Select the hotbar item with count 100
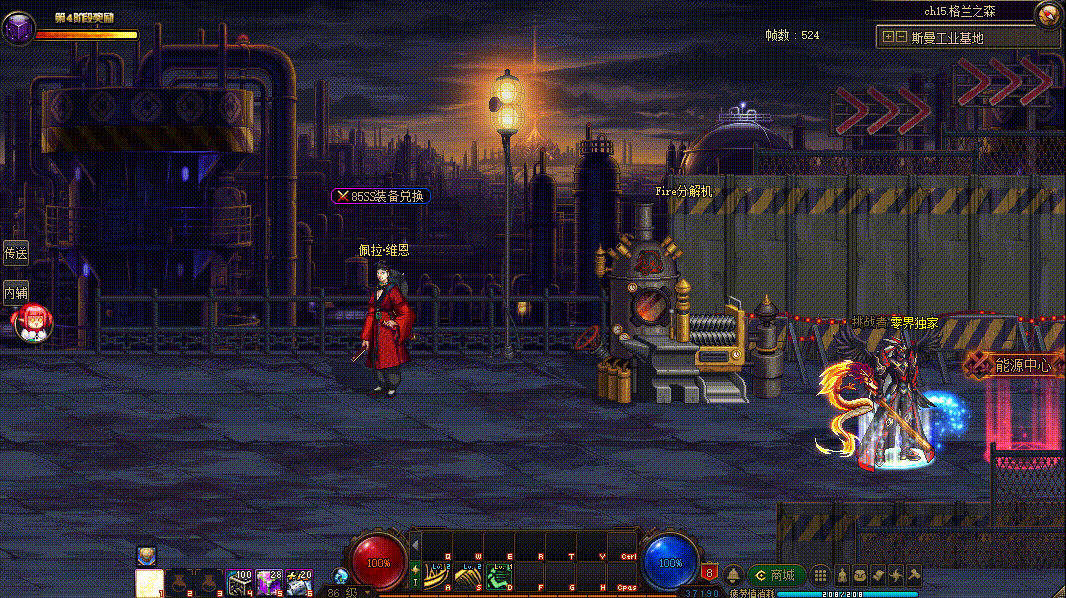Screen dimensions: 1066x598 pos(239,582)
